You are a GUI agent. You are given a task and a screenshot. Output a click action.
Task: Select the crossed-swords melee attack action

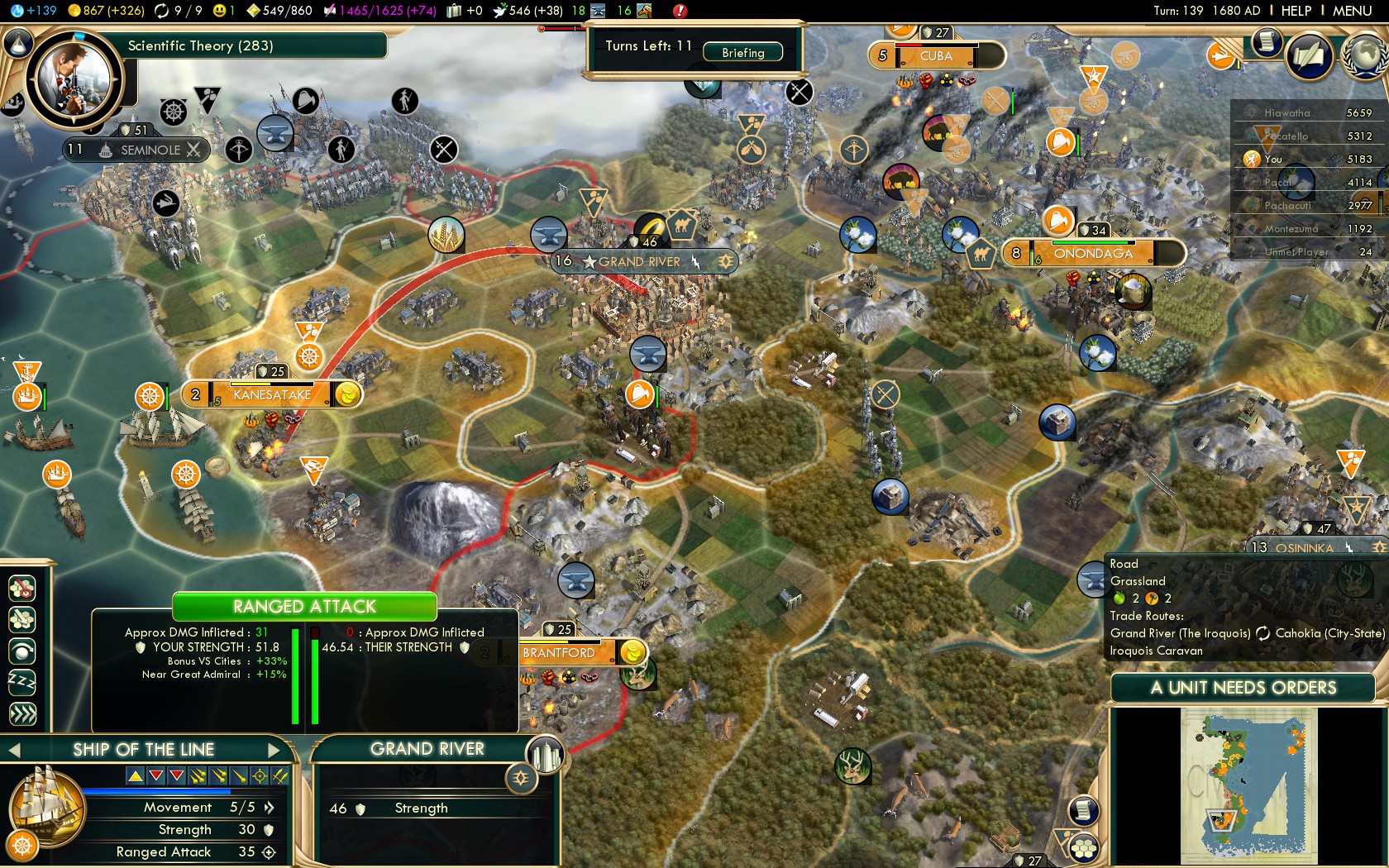click(x=281, y=775)
